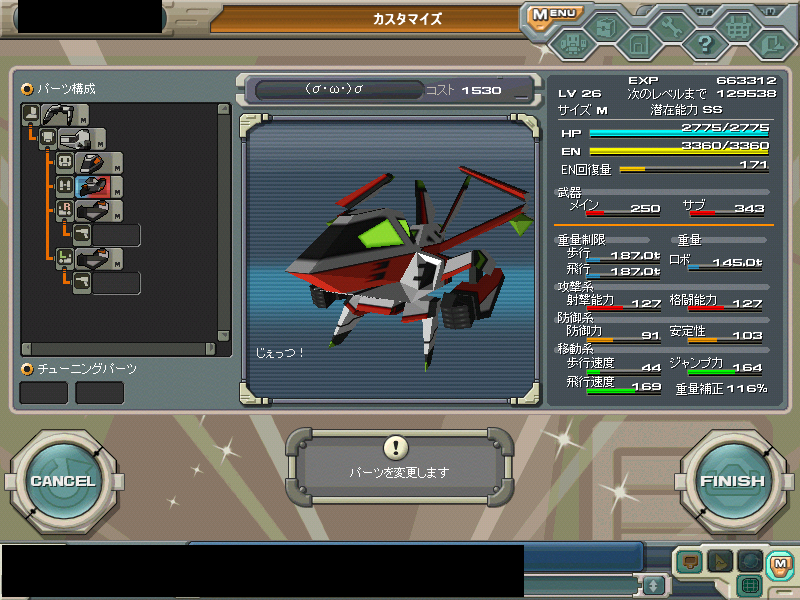This screenshot has width=800, height=600.
Task: Select the highlighted blue-red booster part
Action: 91,187
